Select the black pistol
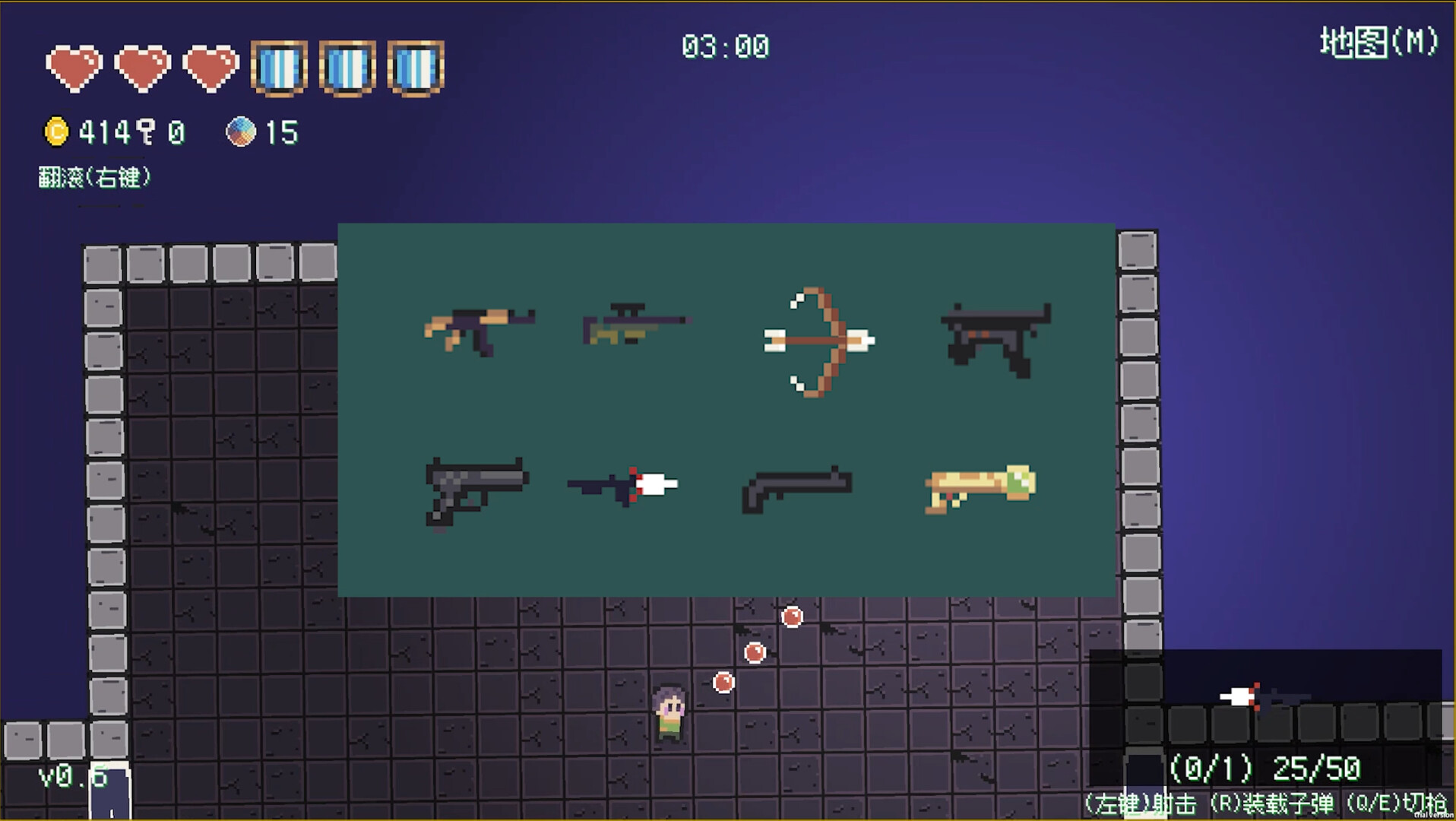Screen dimensions: 1456x821 tap(475, 490)
